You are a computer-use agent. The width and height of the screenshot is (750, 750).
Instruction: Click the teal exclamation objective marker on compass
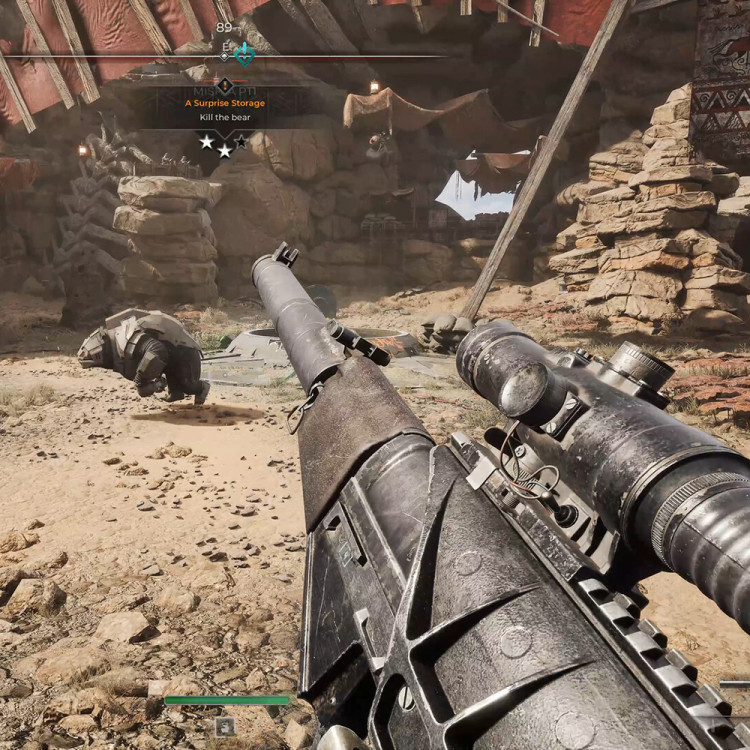[244, 54]
